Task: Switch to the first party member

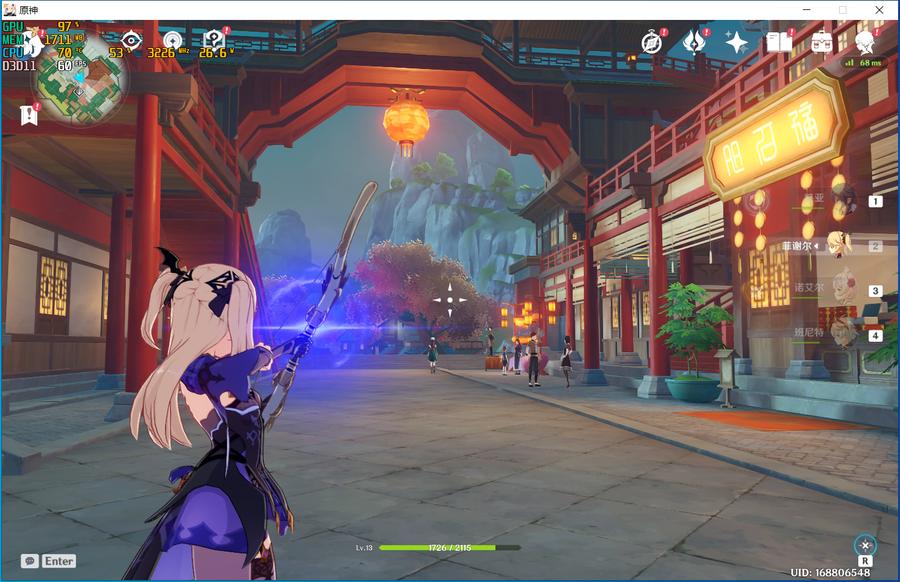Action: pos(845,200)
